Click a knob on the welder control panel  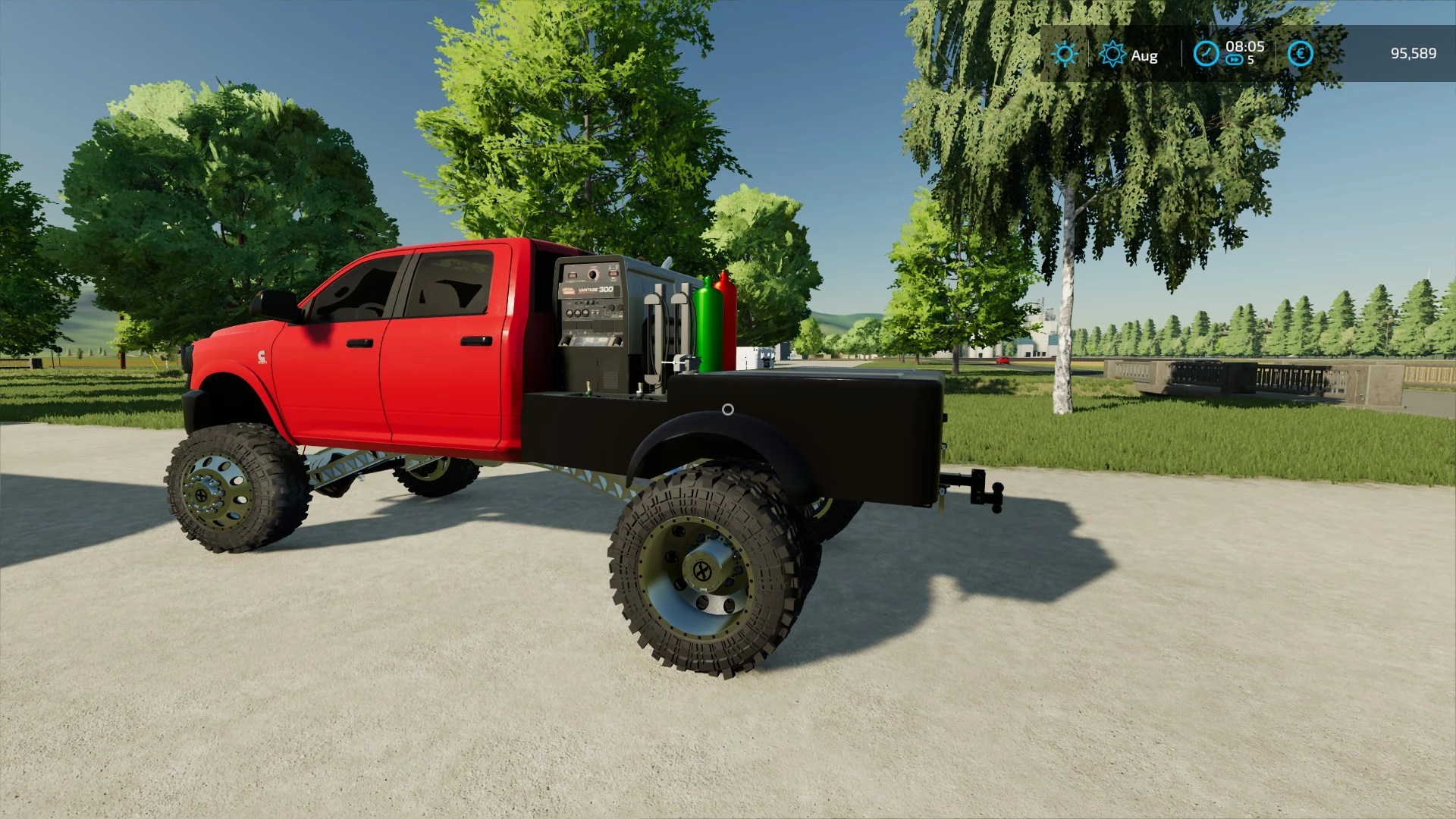coord(593,274)
